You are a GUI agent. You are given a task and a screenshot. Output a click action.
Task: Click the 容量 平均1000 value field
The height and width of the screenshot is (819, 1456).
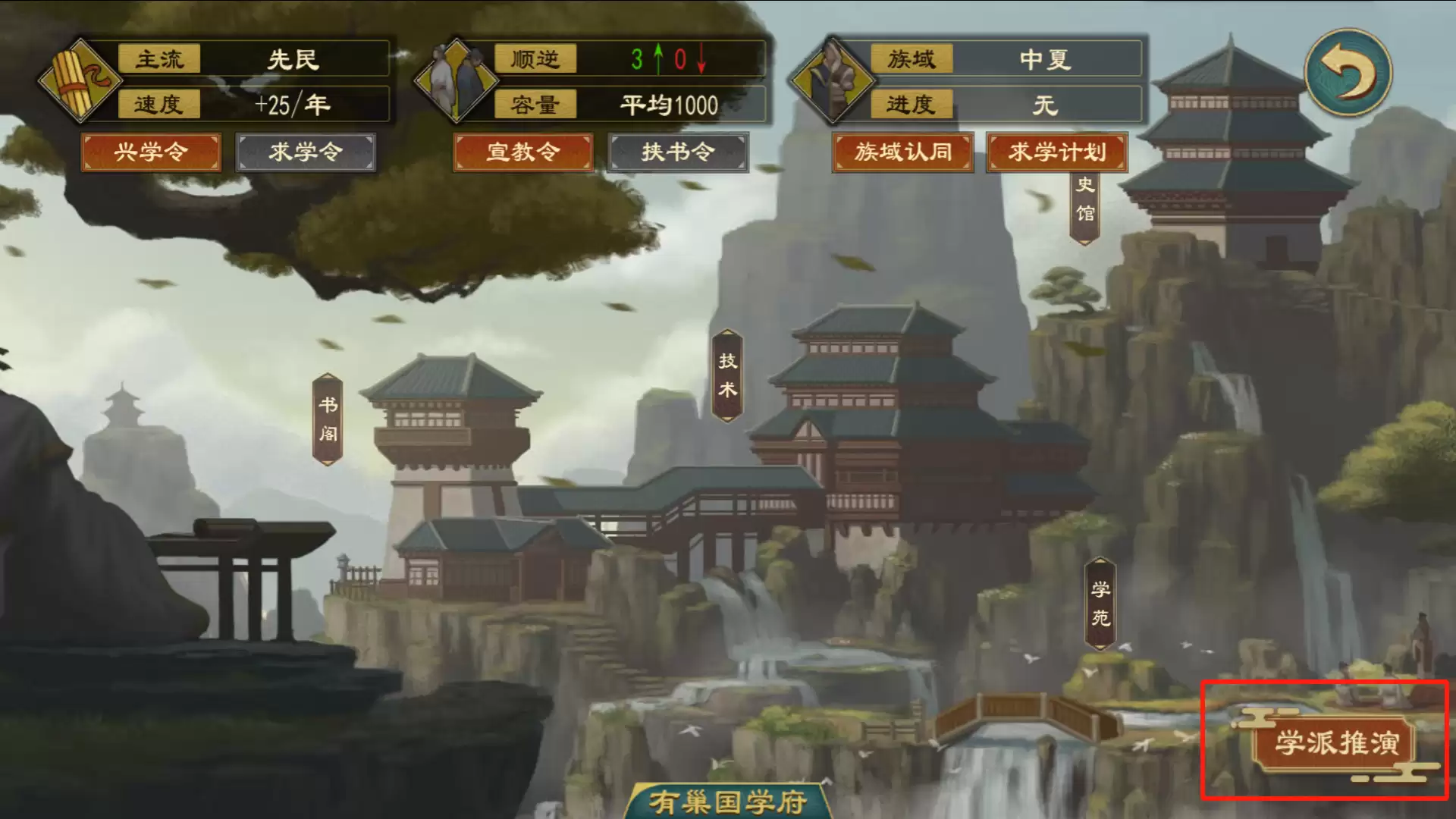click(x=670, y=106)
